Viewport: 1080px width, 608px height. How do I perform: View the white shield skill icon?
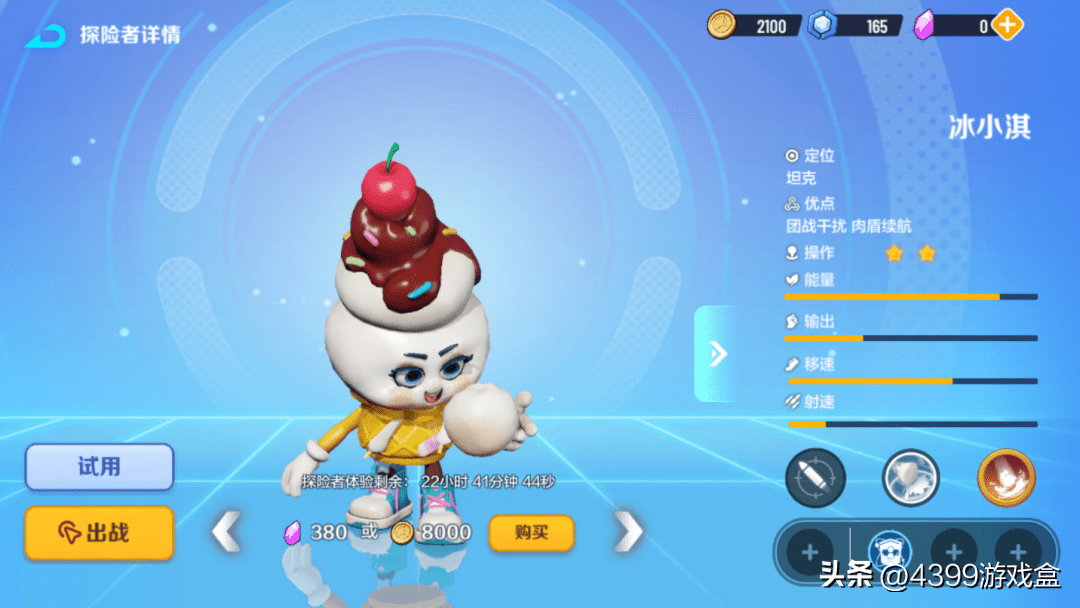pyautogui.click(x=910, y=478)
